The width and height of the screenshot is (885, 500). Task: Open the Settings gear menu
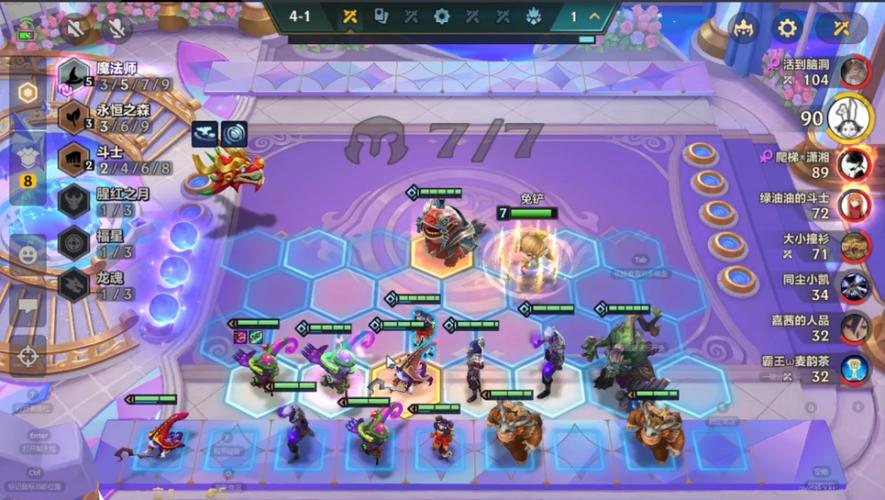tap(788, 28)
